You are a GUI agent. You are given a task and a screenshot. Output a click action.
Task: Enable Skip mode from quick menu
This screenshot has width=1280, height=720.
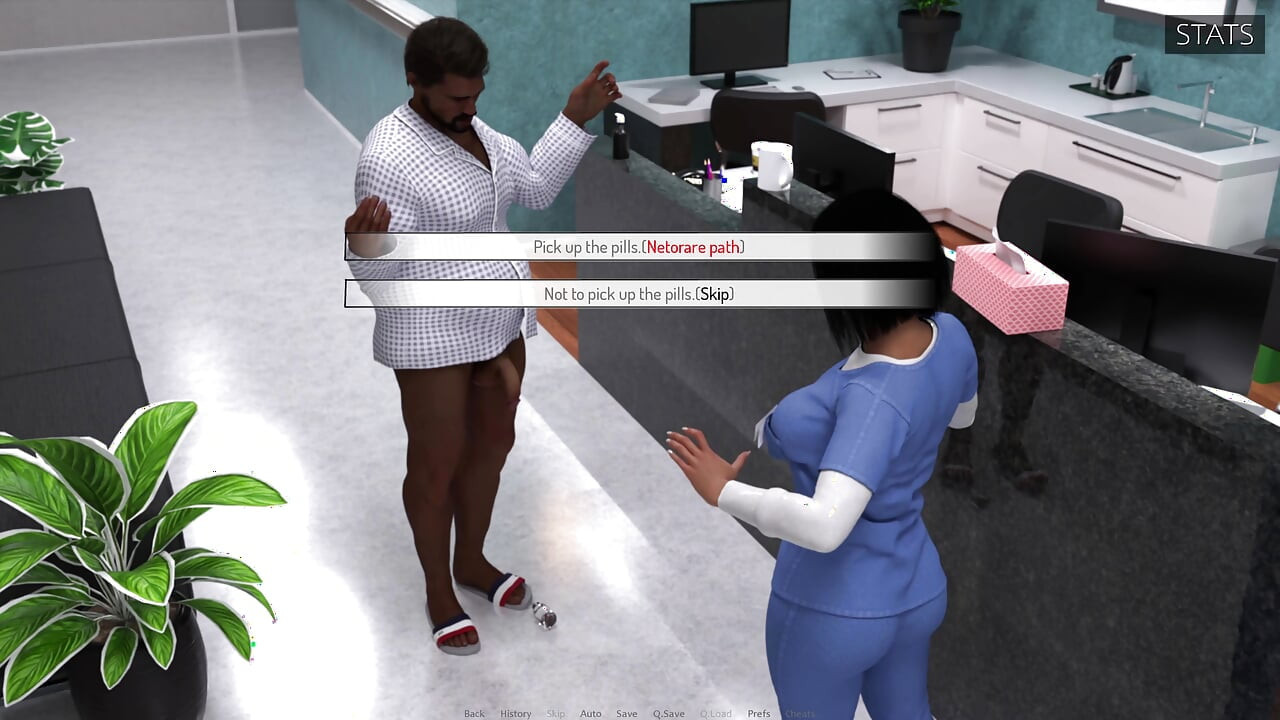(x=557, y=713)
